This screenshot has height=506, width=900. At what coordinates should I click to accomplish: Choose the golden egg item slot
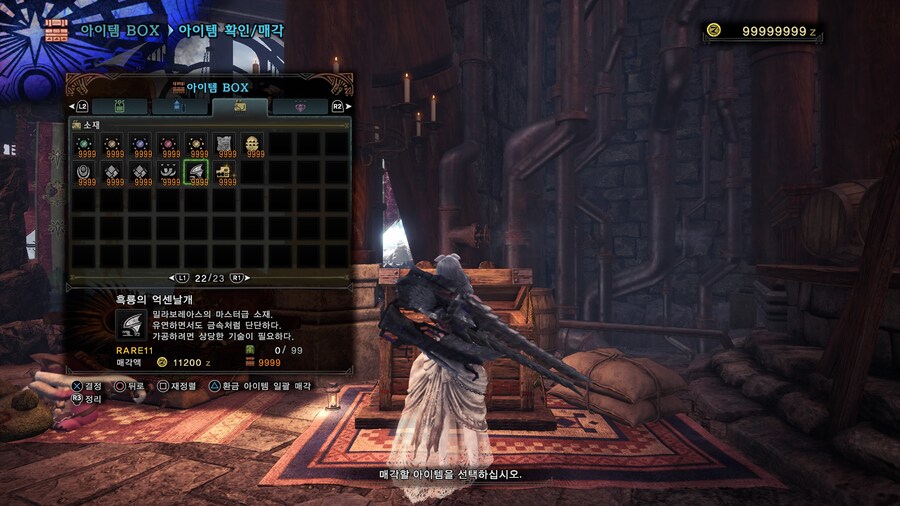click(x=253, y=144)
